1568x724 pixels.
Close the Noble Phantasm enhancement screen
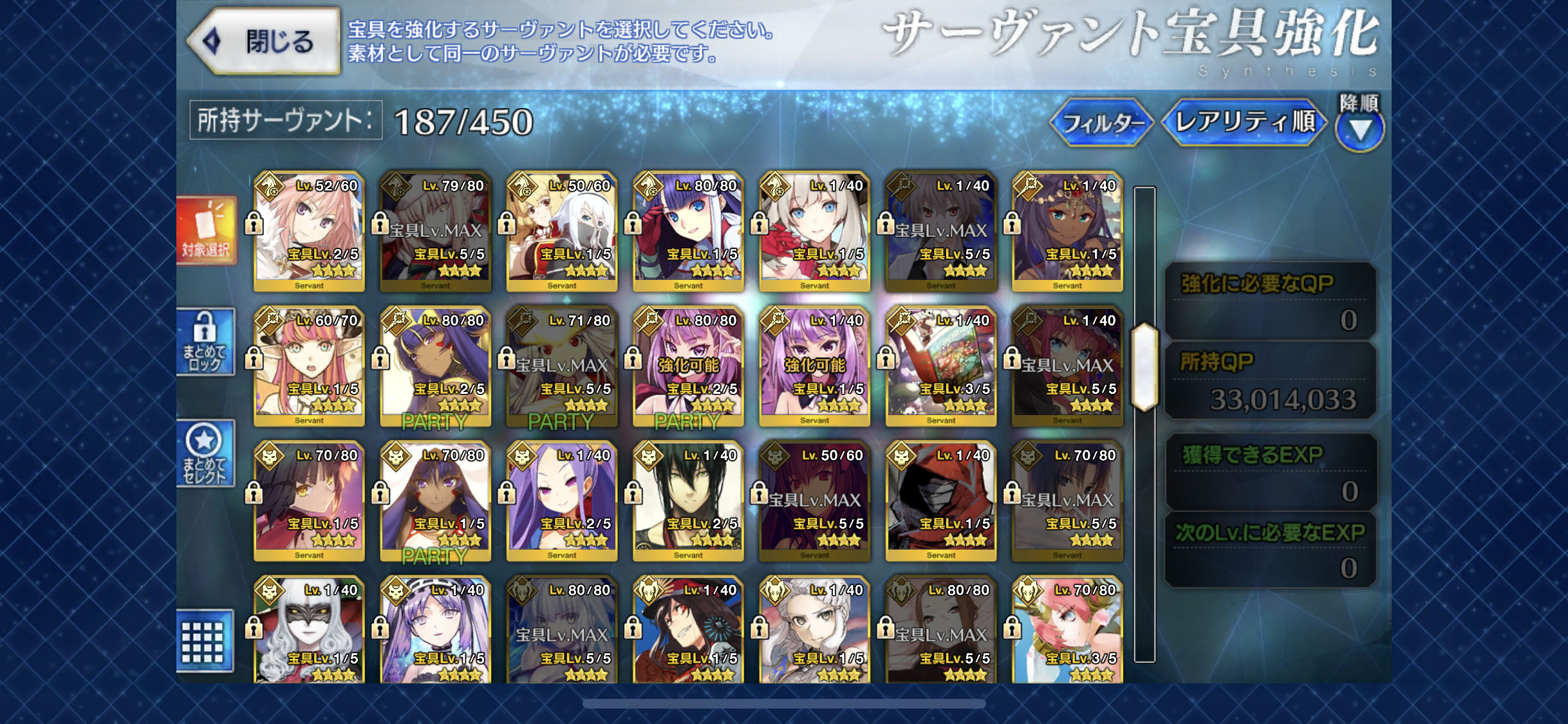click(x=264, y=41)
